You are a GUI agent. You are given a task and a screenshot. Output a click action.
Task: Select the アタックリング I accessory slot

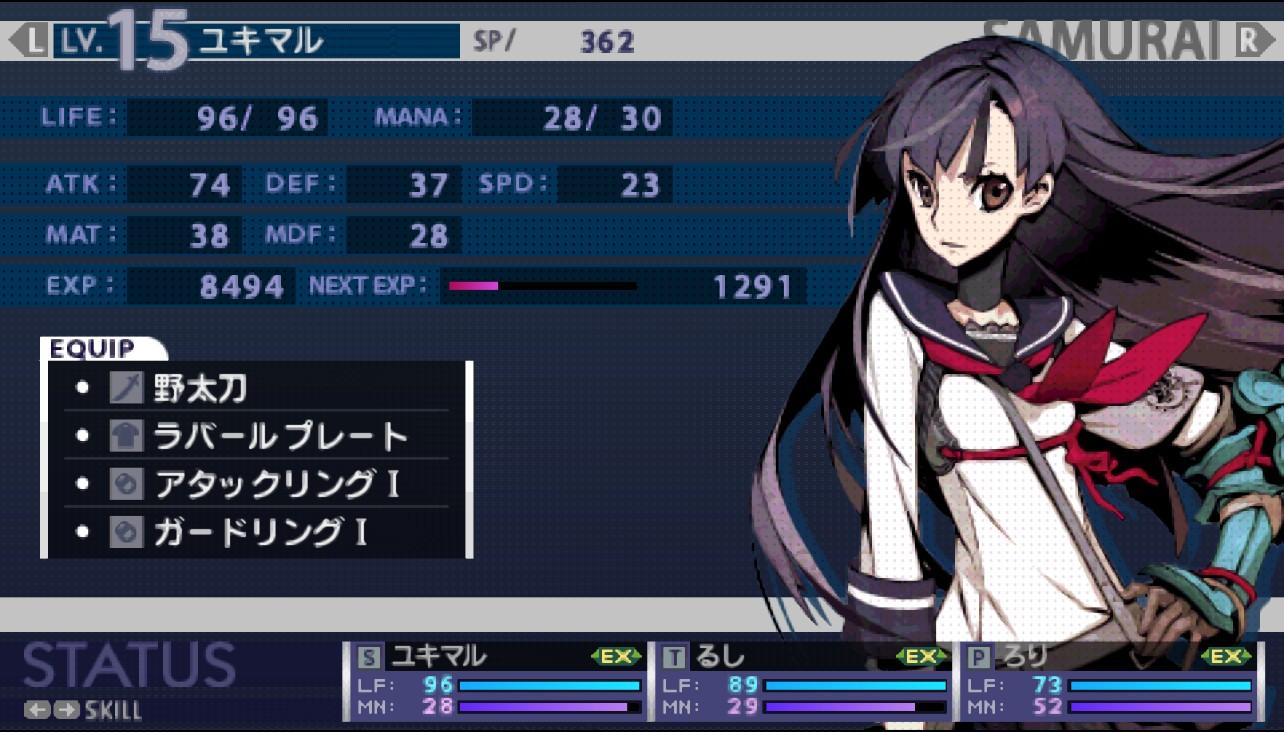click(255, 484)
